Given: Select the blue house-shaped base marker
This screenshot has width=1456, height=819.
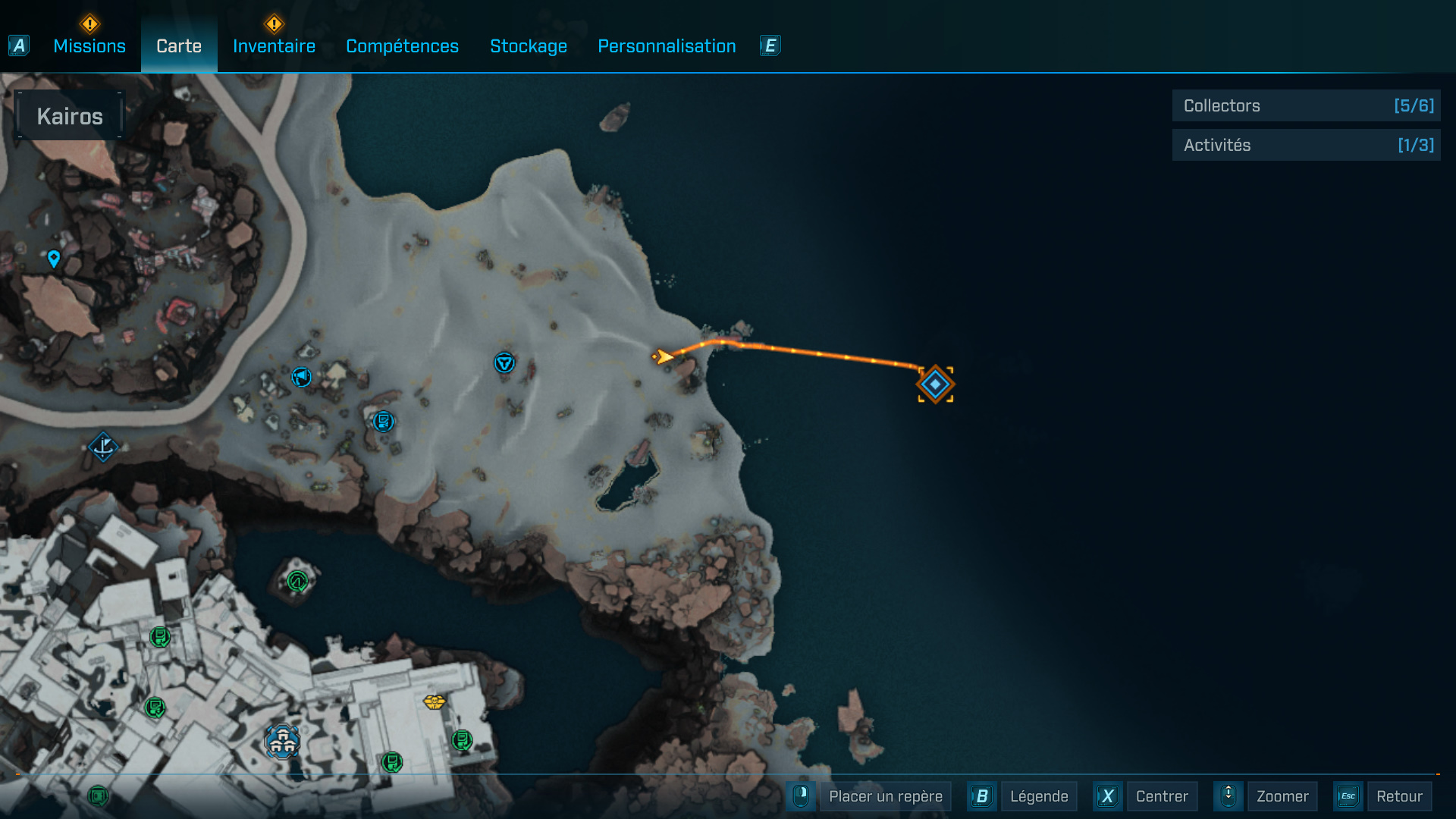Looking at the screenshot, I should [283, 741].
